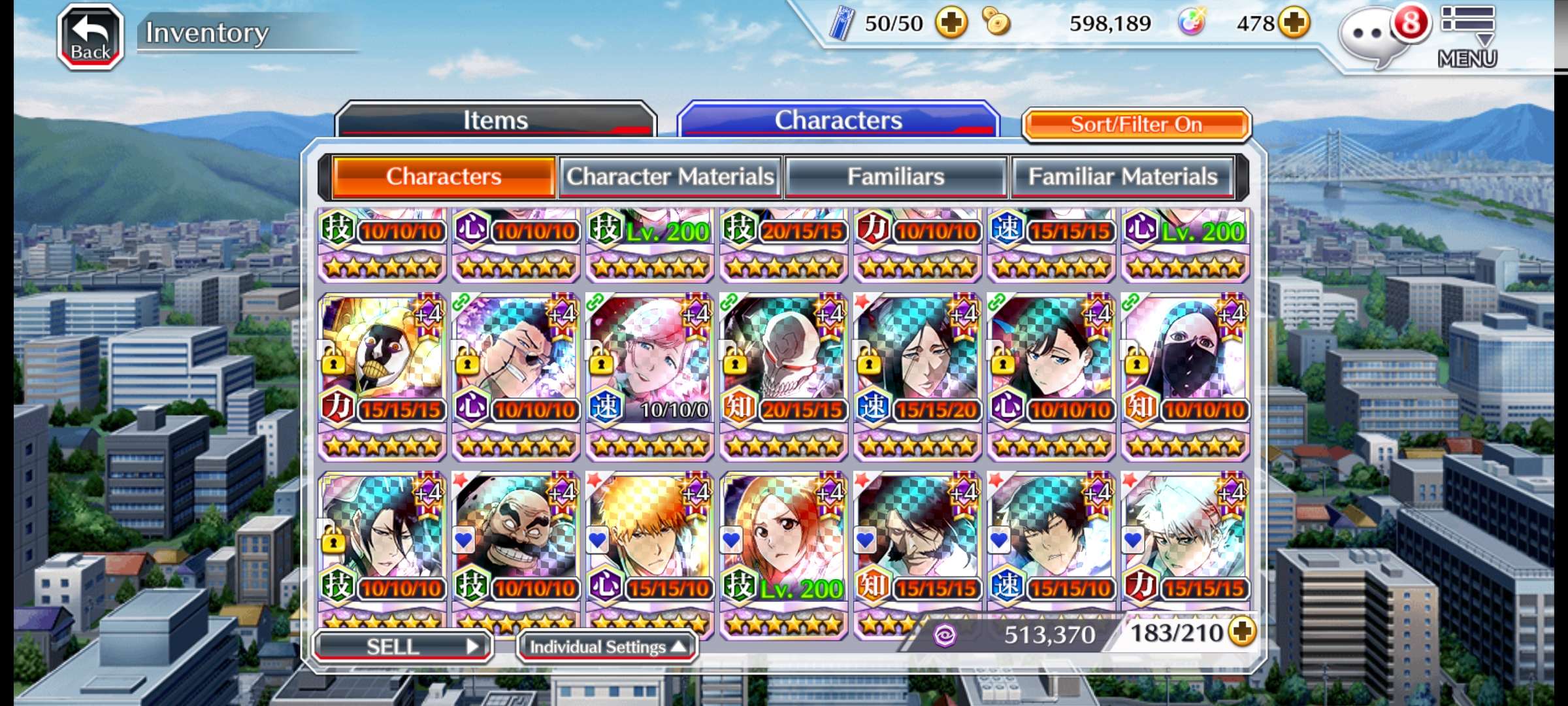Expand inventory capacity next to 183/210
The height and width of the screenshot is (706, 1568).
tap(1242, 631)
